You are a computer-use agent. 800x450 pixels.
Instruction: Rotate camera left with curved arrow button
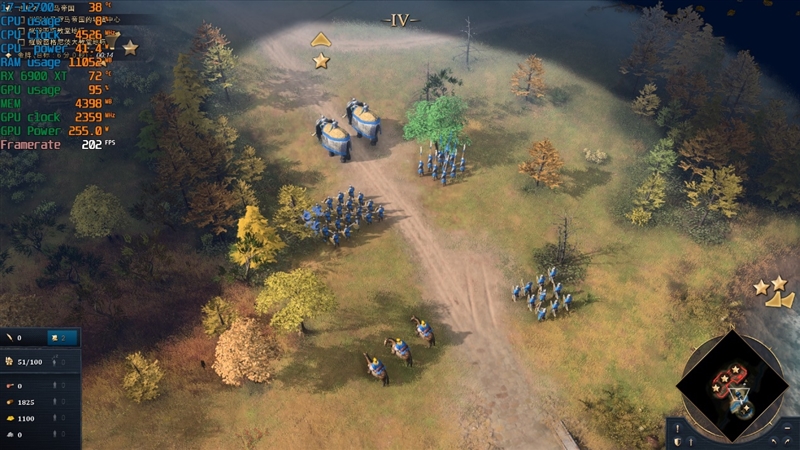point(773,441)
